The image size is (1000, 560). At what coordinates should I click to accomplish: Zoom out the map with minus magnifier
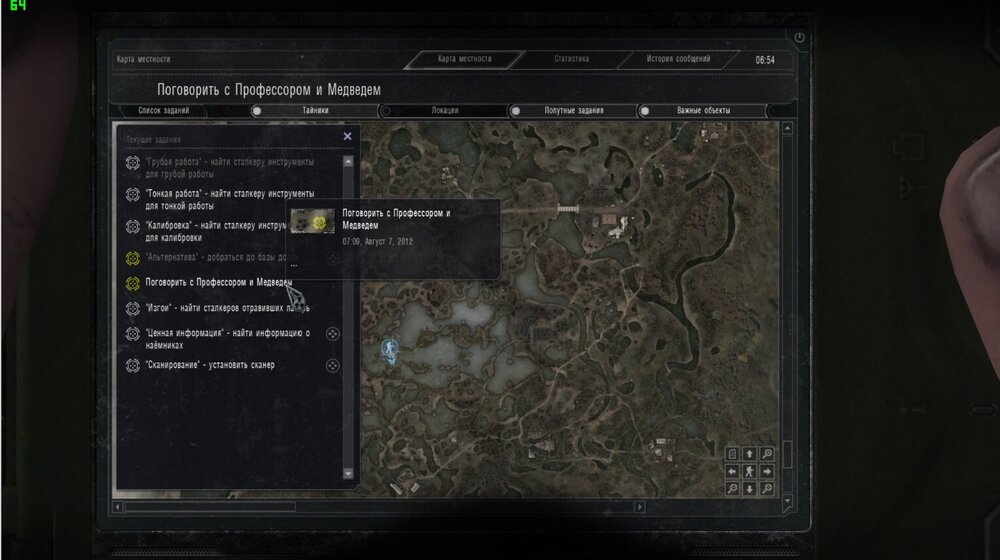[x=732, y=489]
